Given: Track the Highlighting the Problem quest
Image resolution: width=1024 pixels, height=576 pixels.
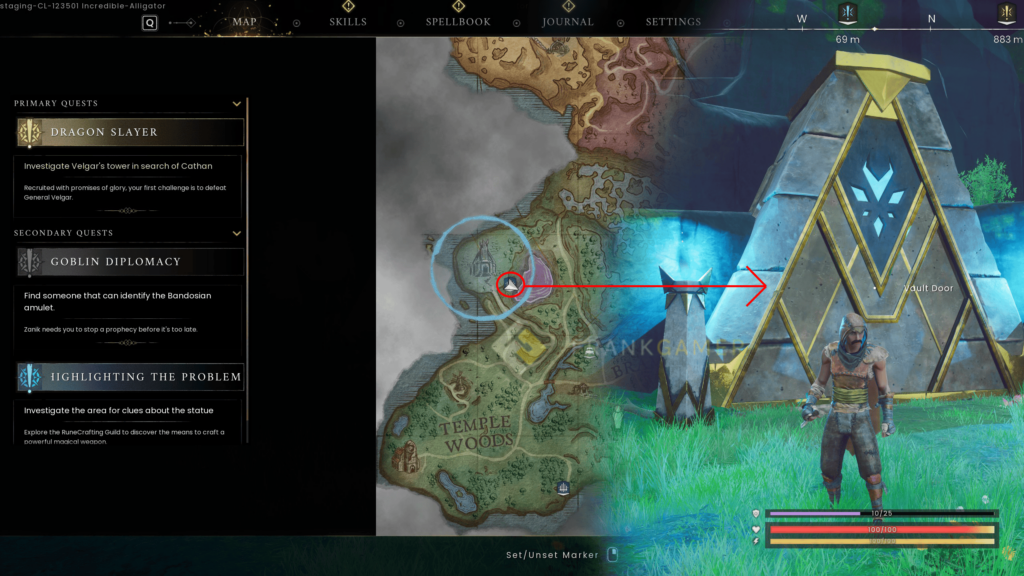Looking at the screenshot, I should point(130,377).
